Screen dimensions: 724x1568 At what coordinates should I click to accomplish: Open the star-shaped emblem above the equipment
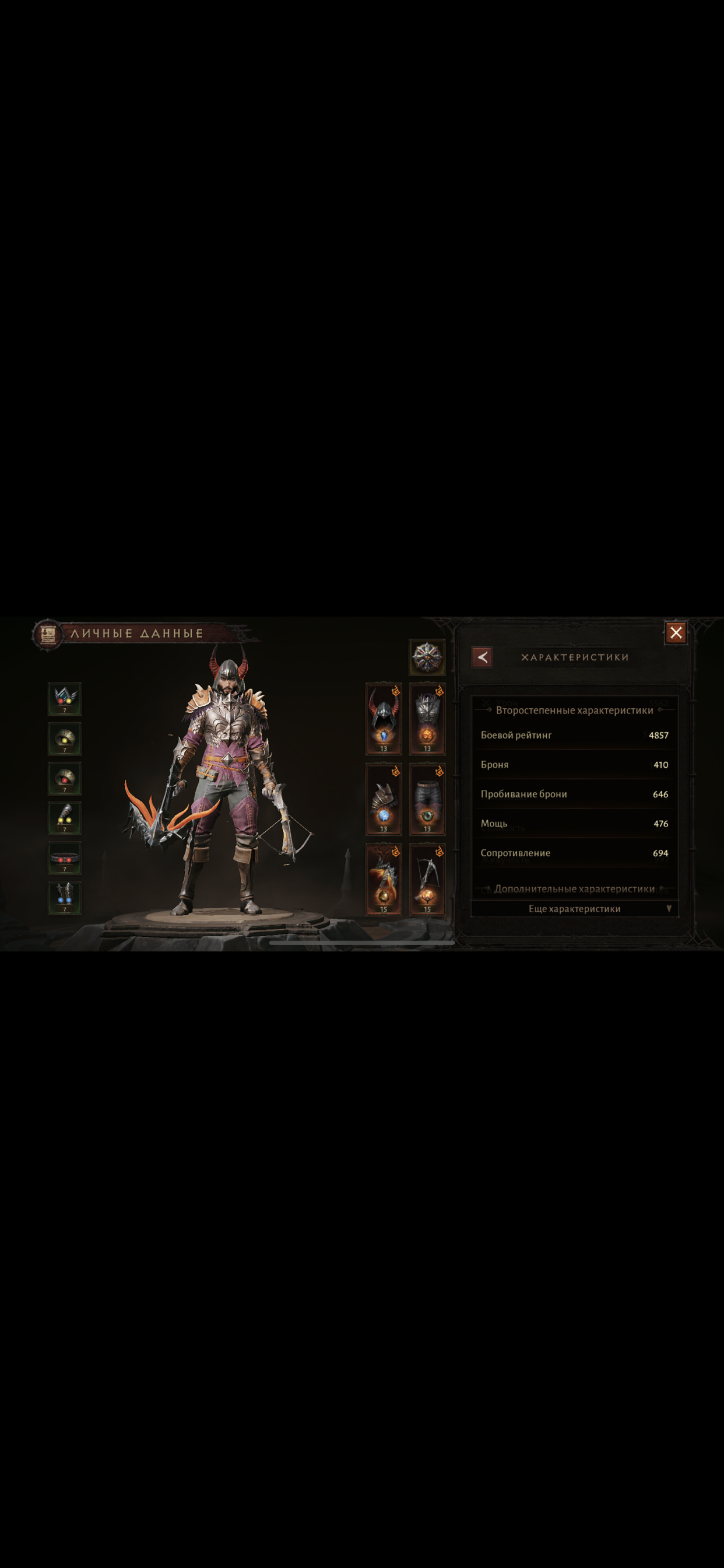pos(427,657)
